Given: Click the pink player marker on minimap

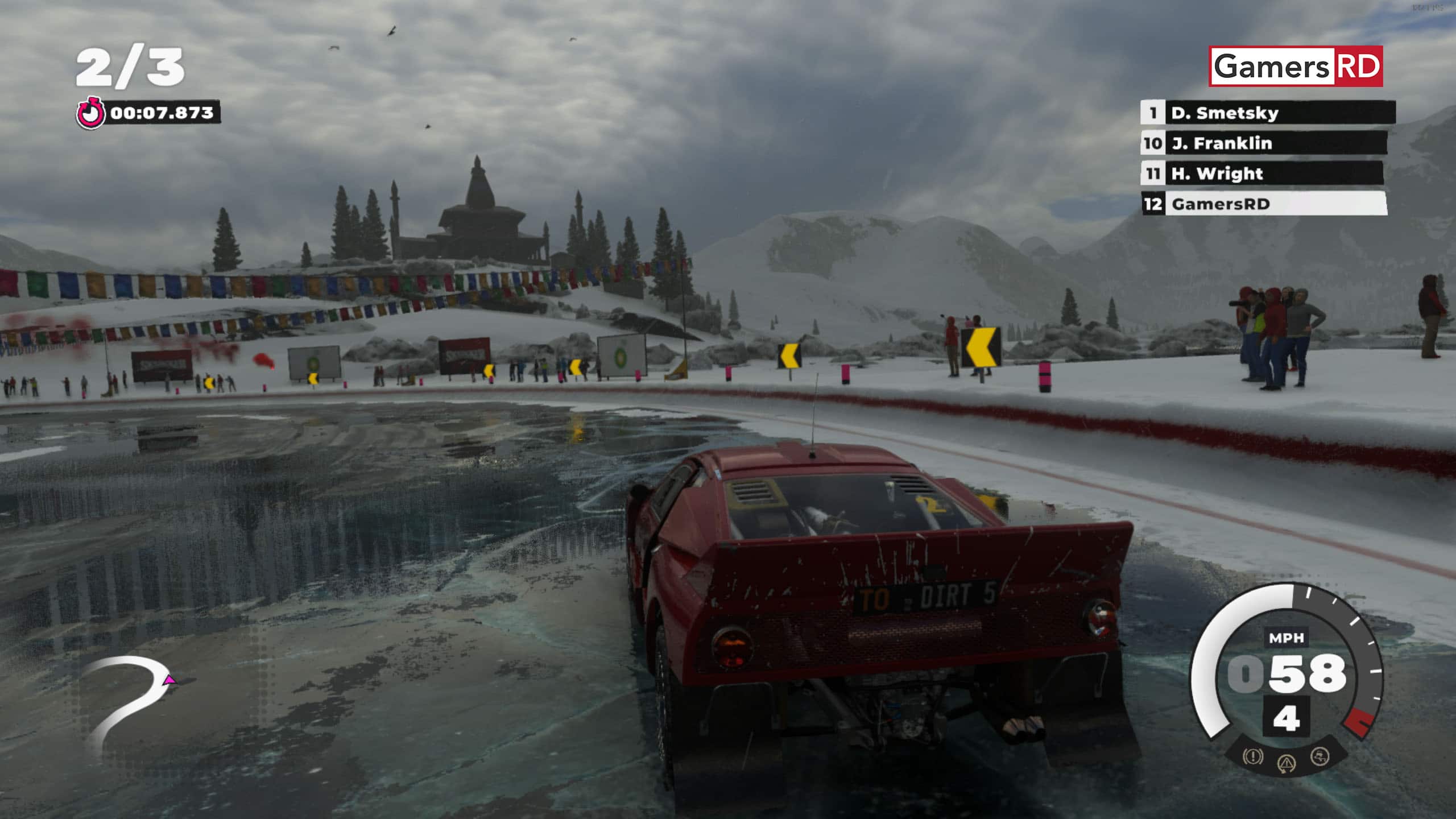Looking at the screenshot, I should 169,680.
